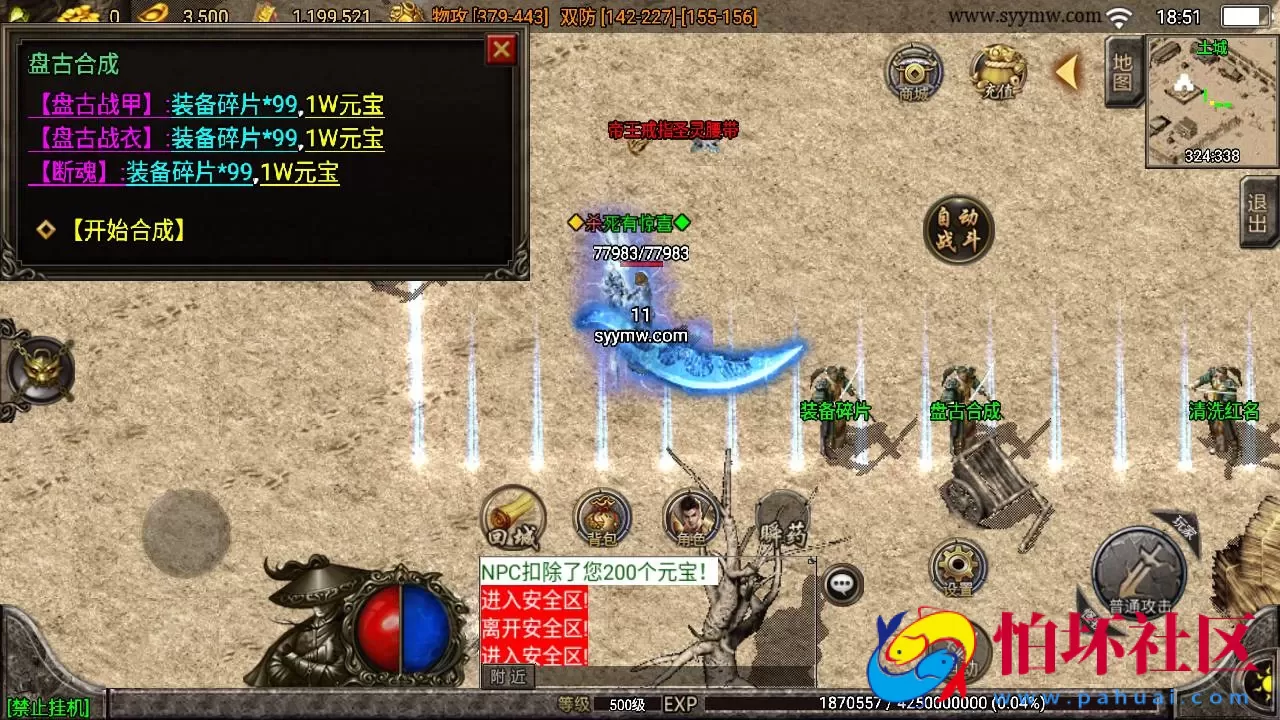
Task: Open the 设置 settings gear icon
Action: coord(958,565)
